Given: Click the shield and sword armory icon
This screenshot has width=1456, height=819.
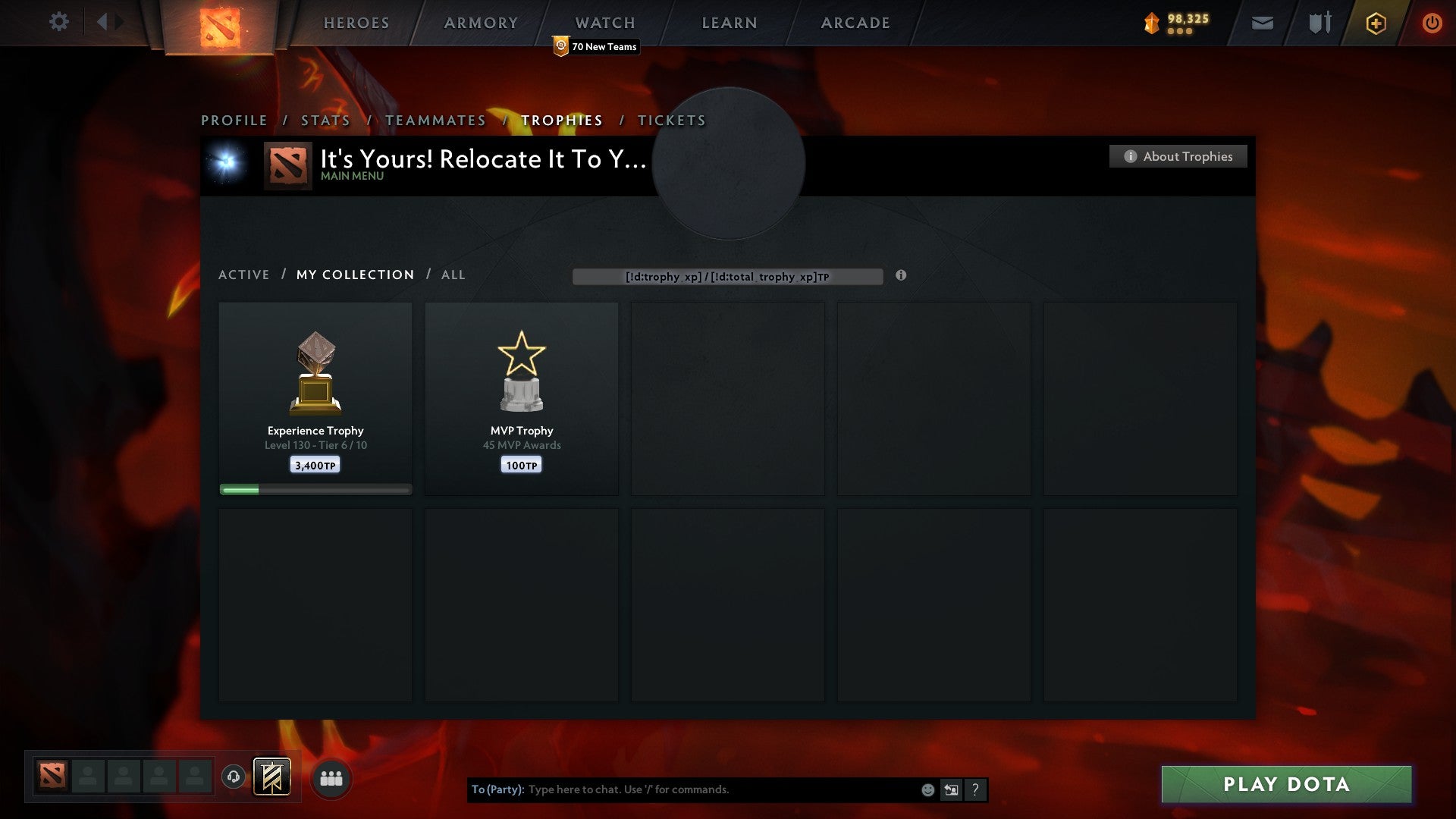Looking at the screenshot, I should point(1319,23).
